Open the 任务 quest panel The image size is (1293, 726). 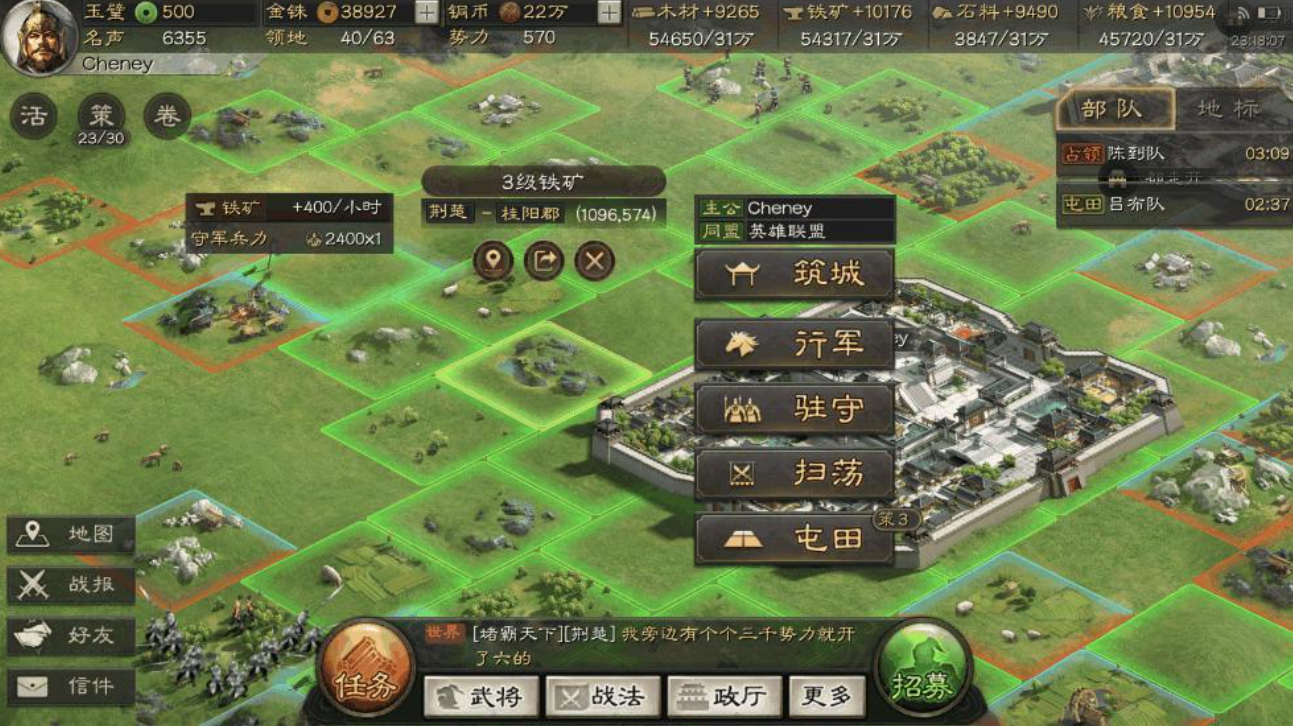tap(366, 668)
